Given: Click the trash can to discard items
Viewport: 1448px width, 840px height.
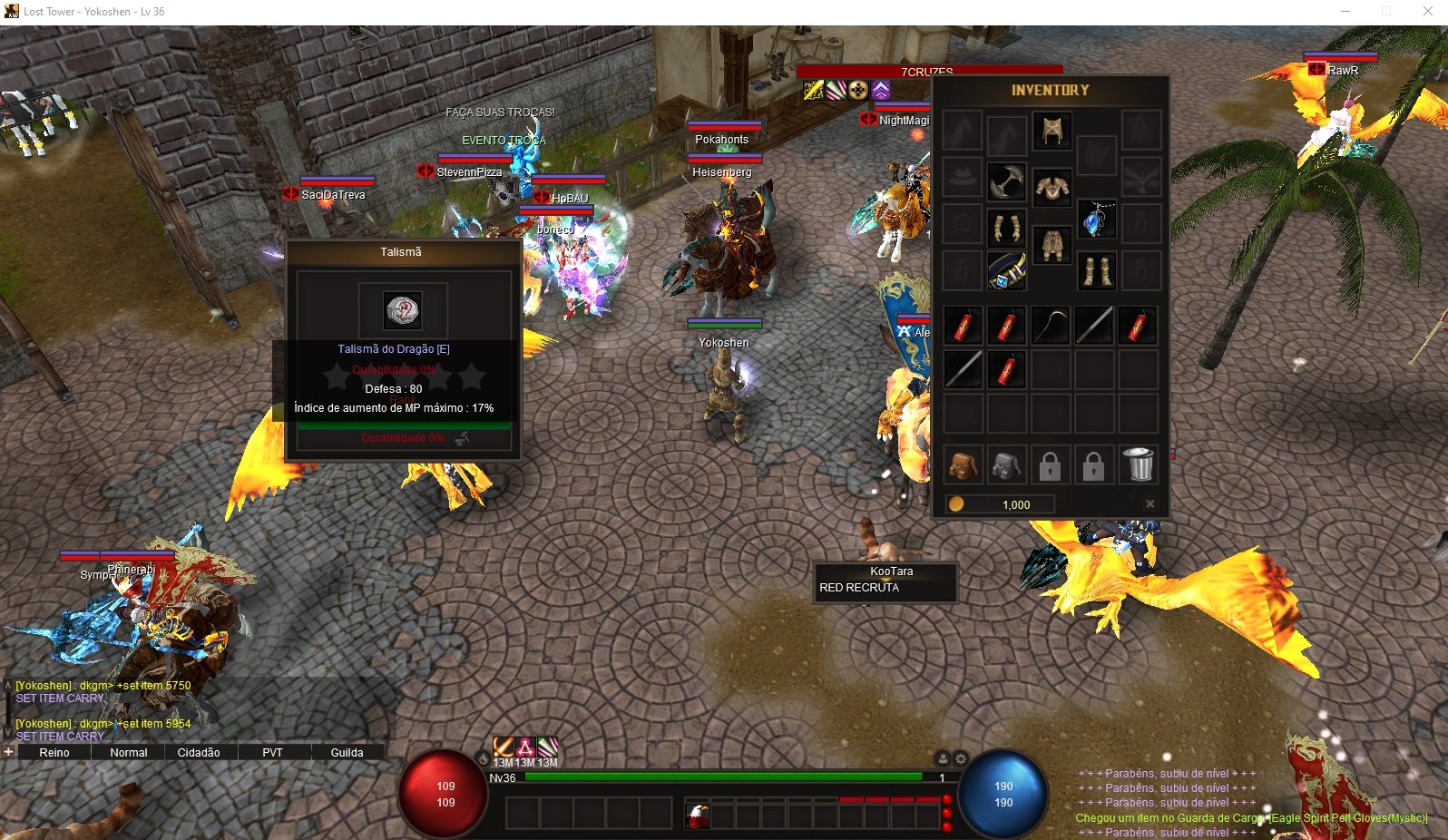Looking at the screenshot, I should pyautogui.click(x=1140, y=465).
